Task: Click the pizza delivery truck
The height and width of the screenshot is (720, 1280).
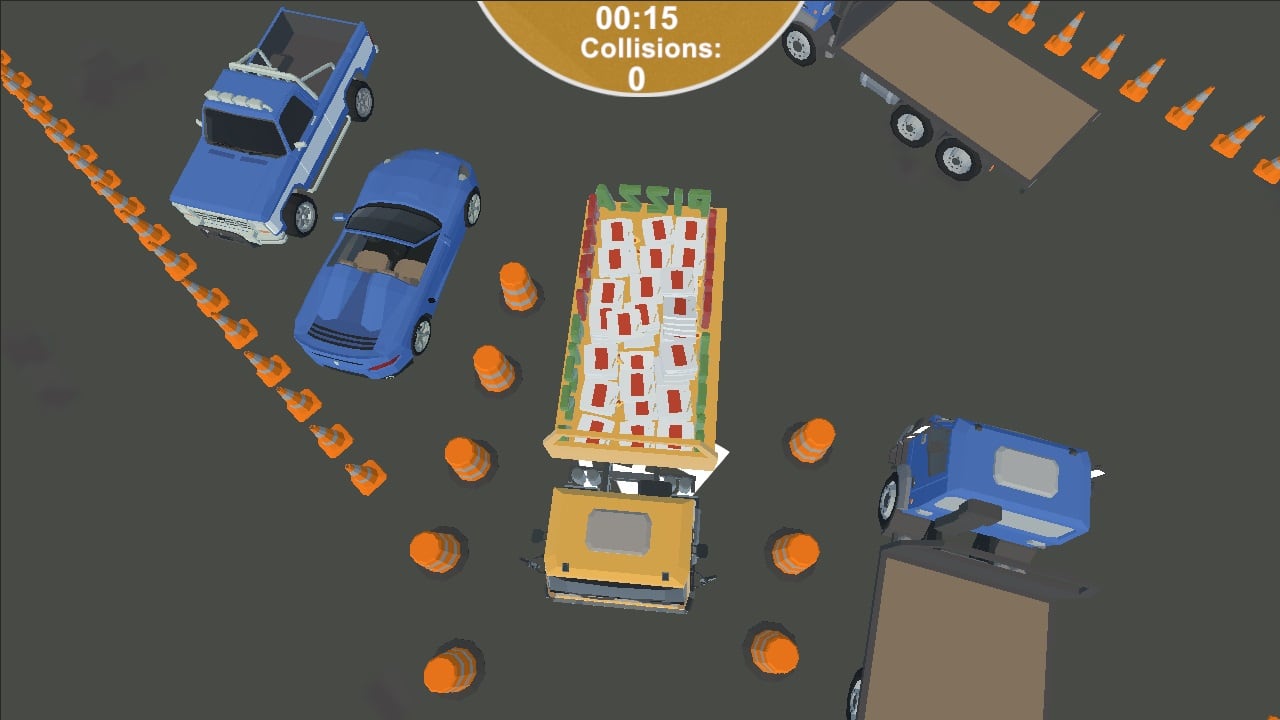Action: coord(645,320)
